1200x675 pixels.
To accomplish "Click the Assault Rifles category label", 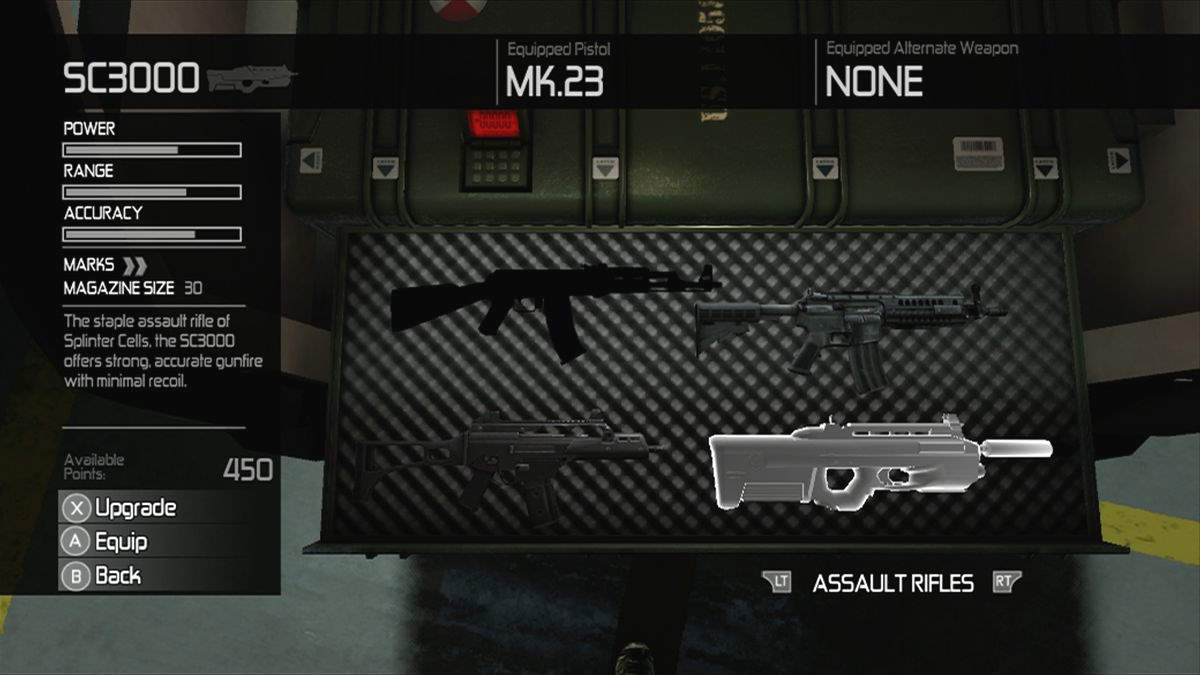I will coord(893,584).
